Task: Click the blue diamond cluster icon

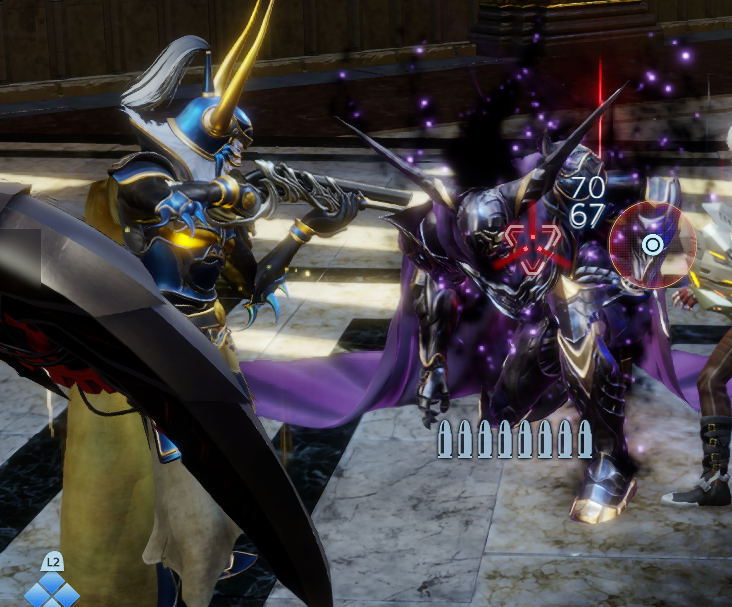Action: point(51,590)
